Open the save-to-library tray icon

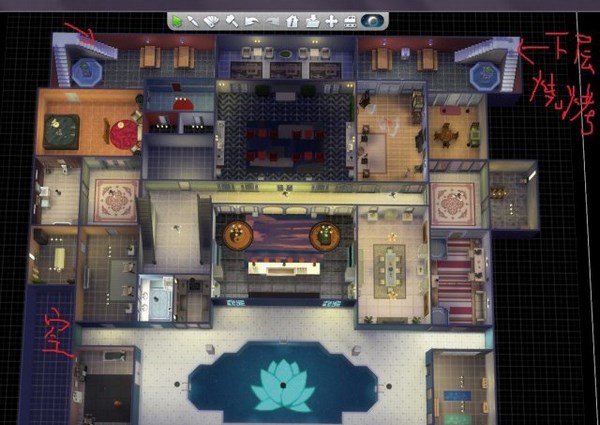(312, 19)
